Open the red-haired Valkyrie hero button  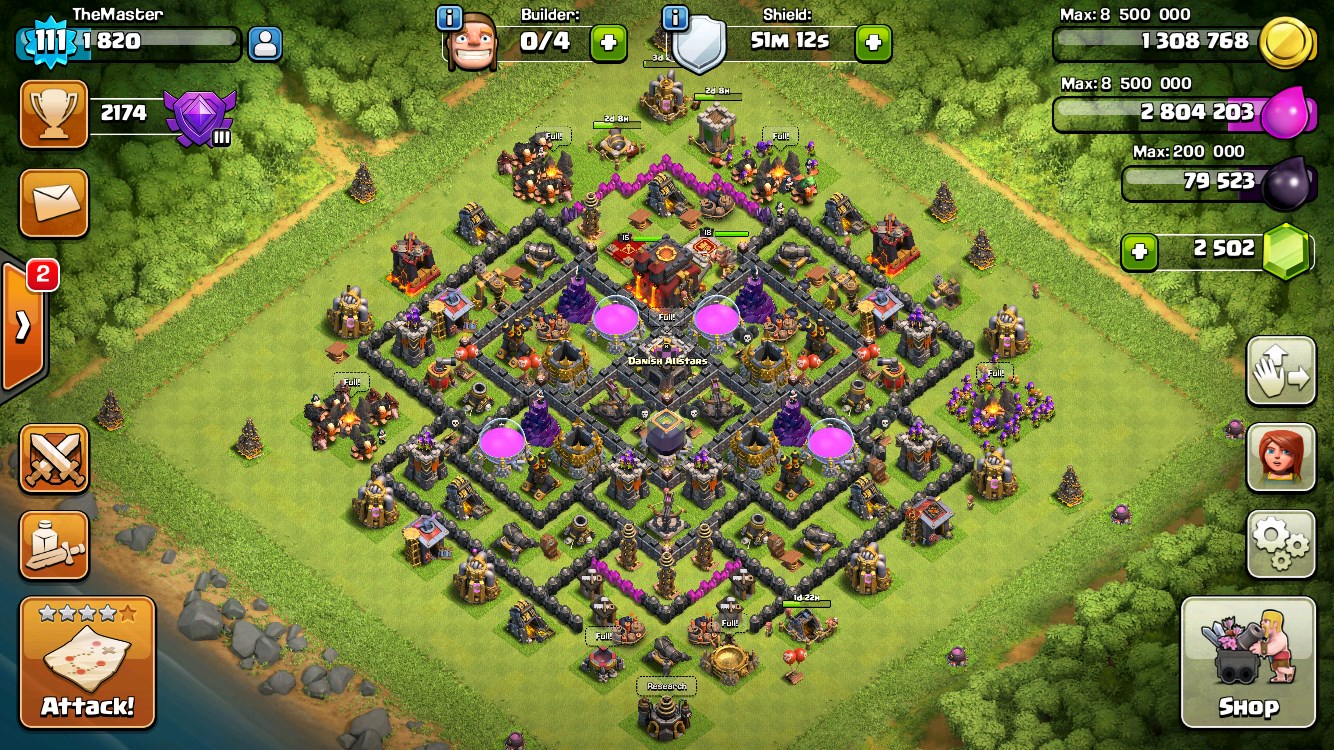pyautogui.click(x=1281, y=457)
